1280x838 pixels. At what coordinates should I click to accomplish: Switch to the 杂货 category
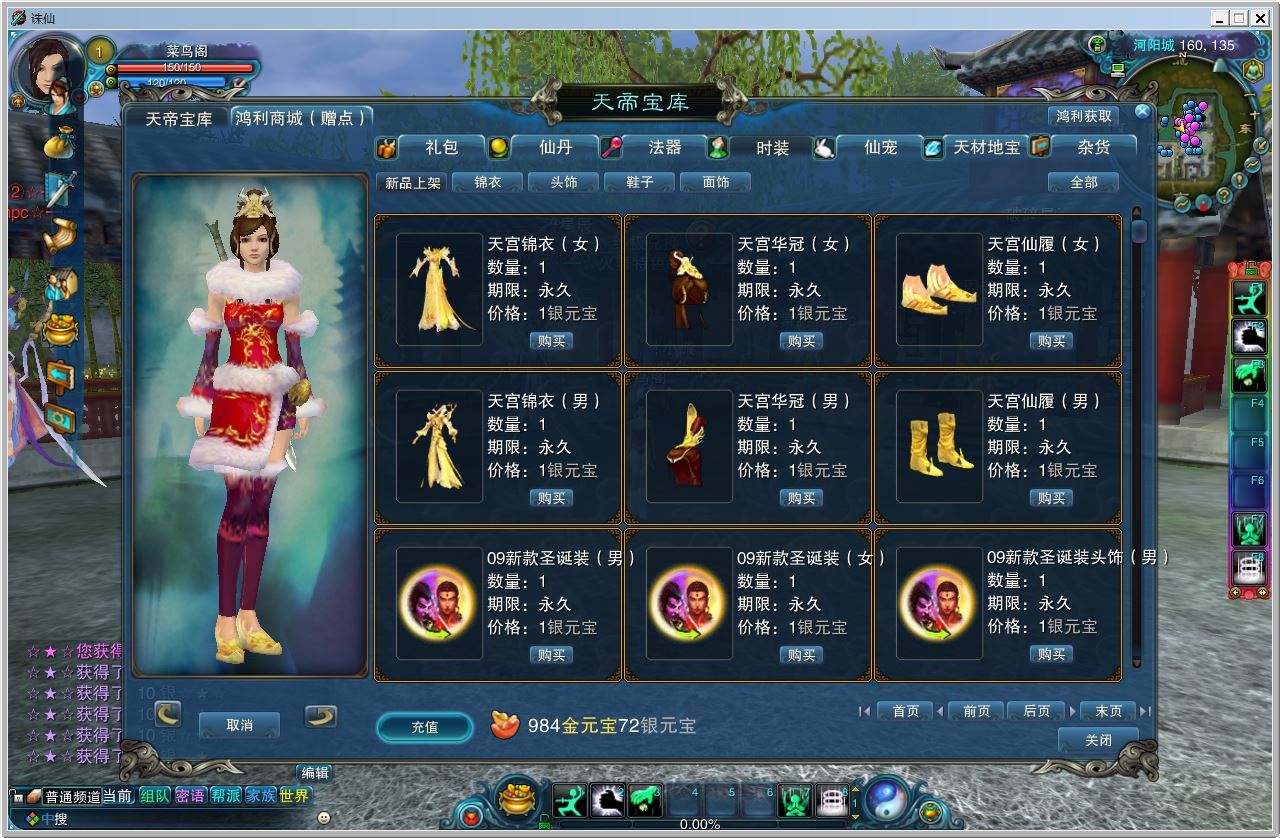point(1093,147)
